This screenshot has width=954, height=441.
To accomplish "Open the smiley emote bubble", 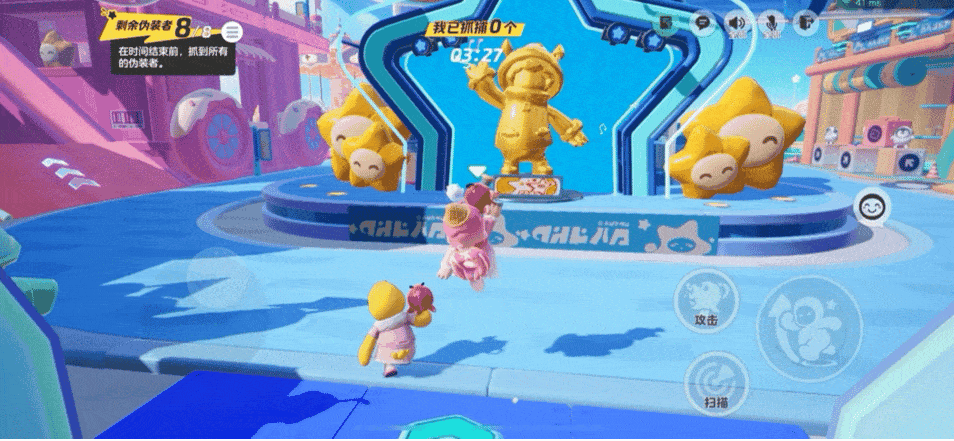I will pyautogui.click(x=872, y=208).
